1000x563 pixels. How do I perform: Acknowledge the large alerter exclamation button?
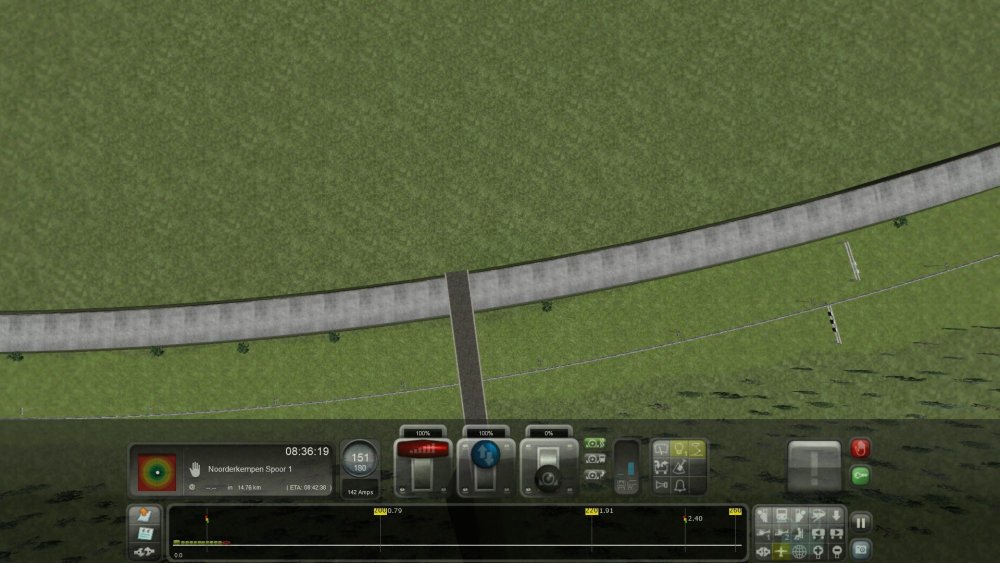813,464
